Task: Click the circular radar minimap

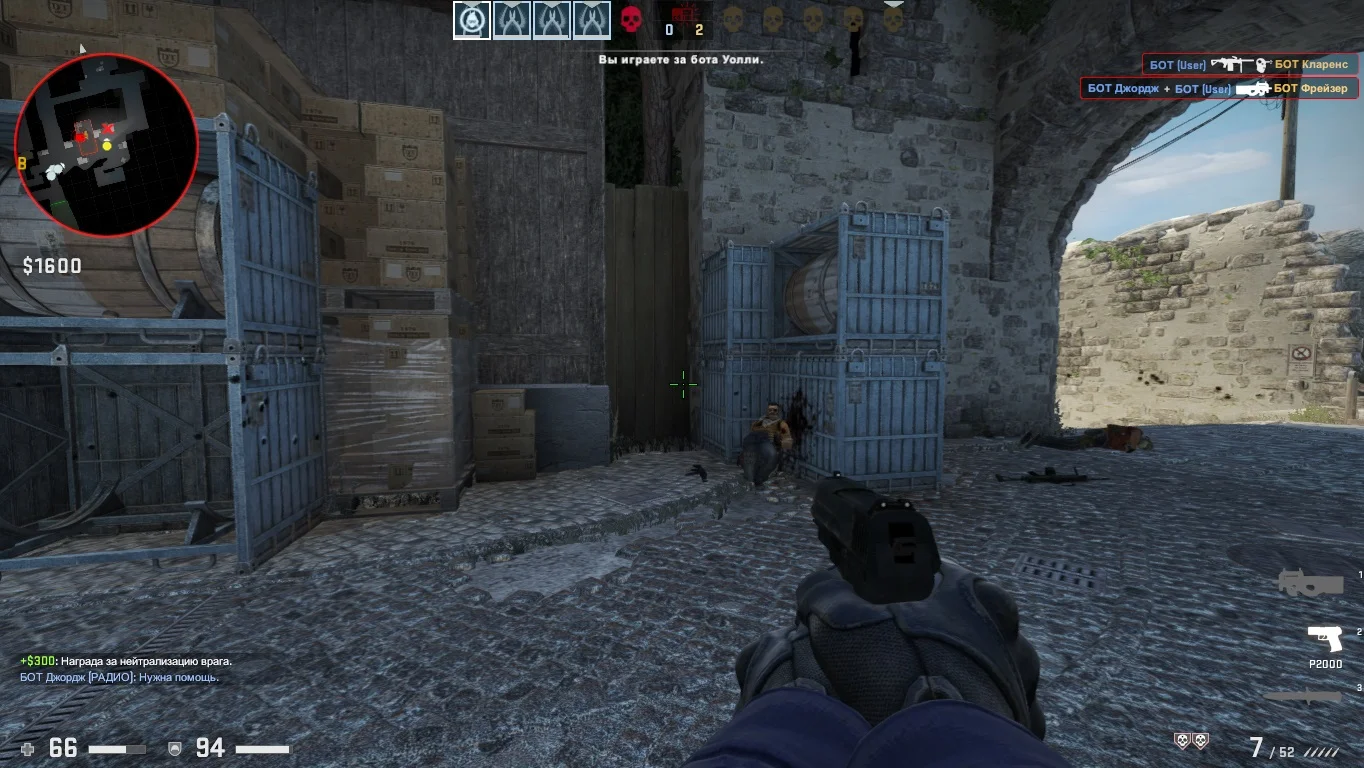Action: [106, 145]
